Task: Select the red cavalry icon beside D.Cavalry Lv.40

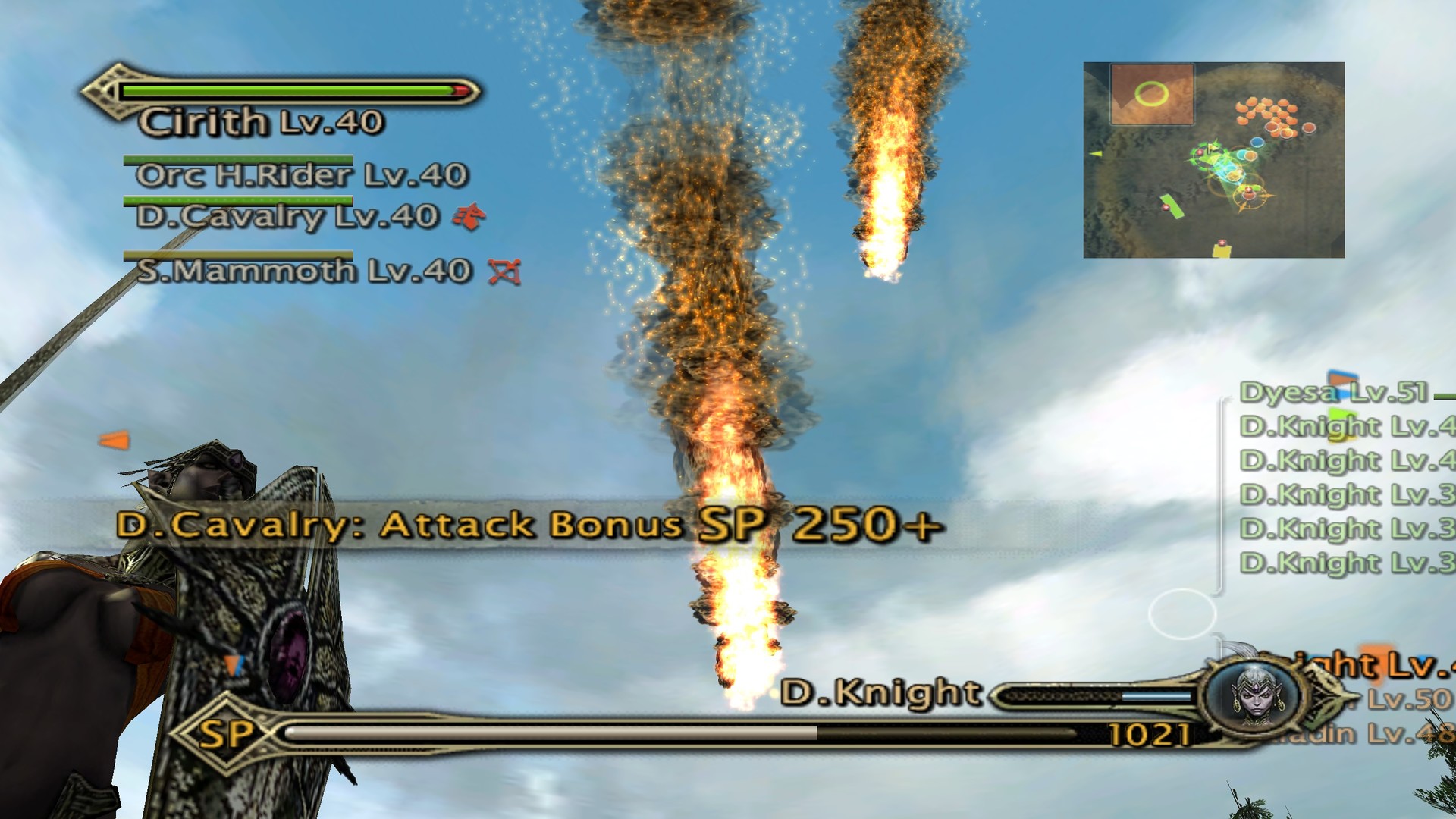Action: coord(469,218)
